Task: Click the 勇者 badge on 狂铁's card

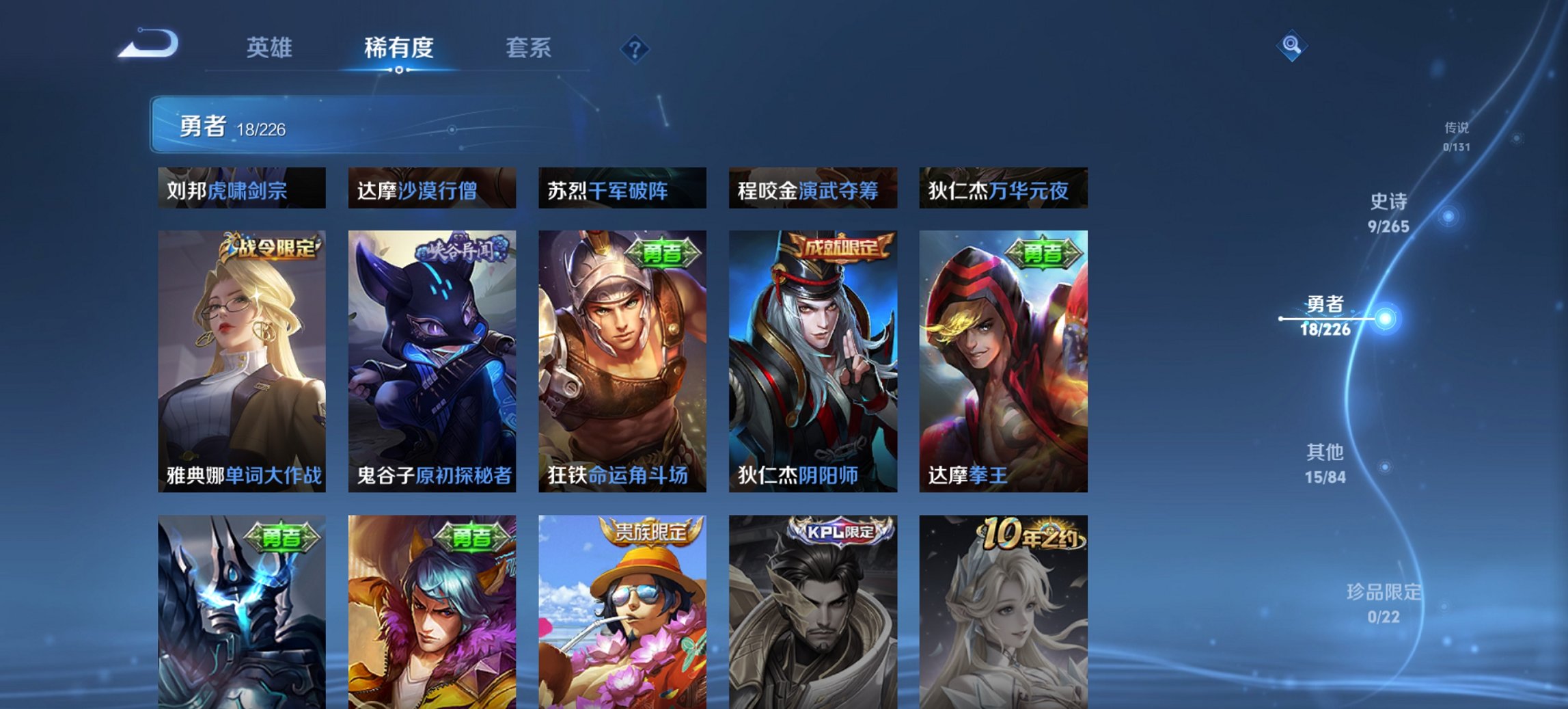Action: (664, 252)
